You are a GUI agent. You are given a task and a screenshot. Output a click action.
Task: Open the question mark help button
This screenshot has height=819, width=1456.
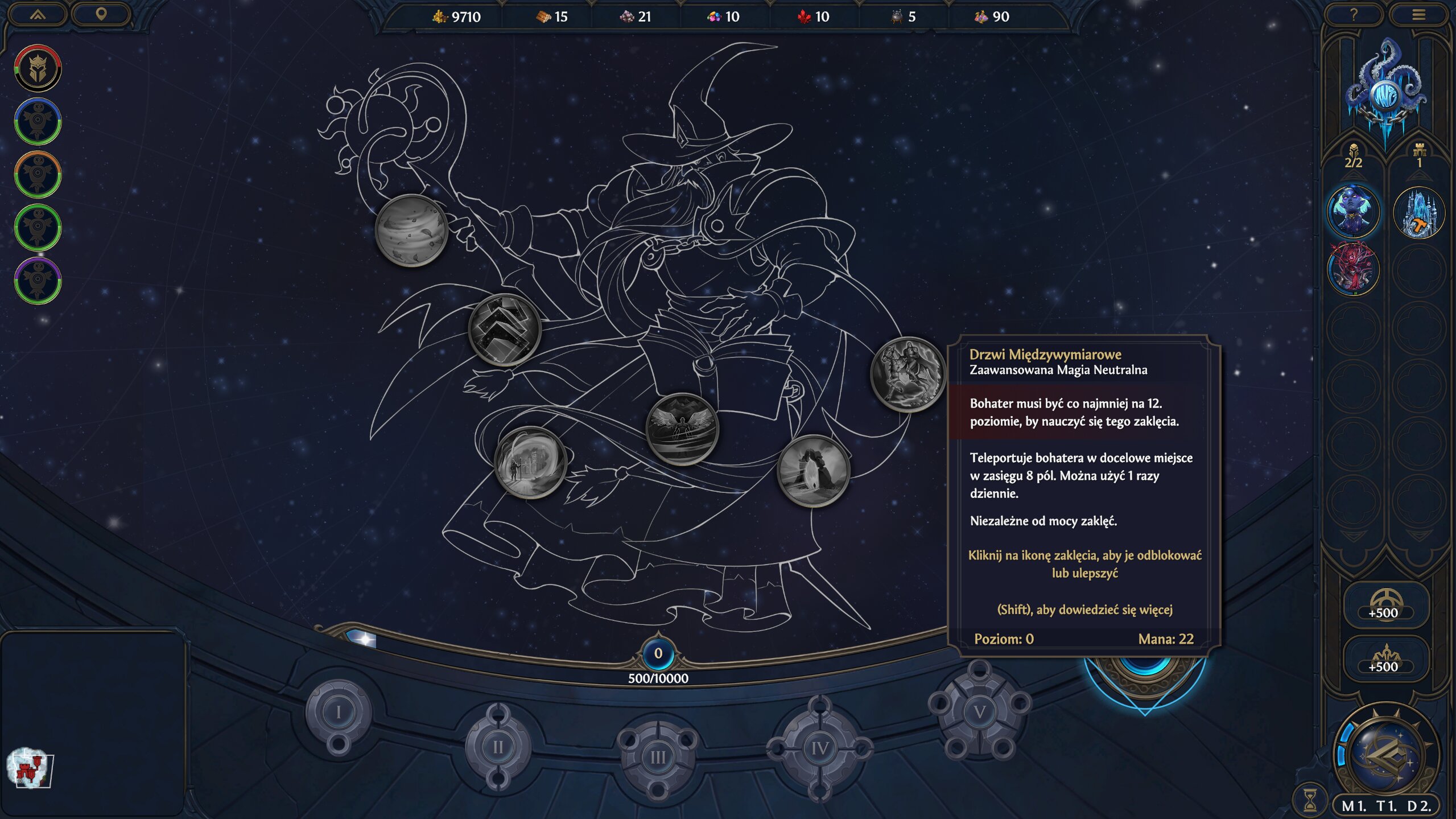point(1354,15)
